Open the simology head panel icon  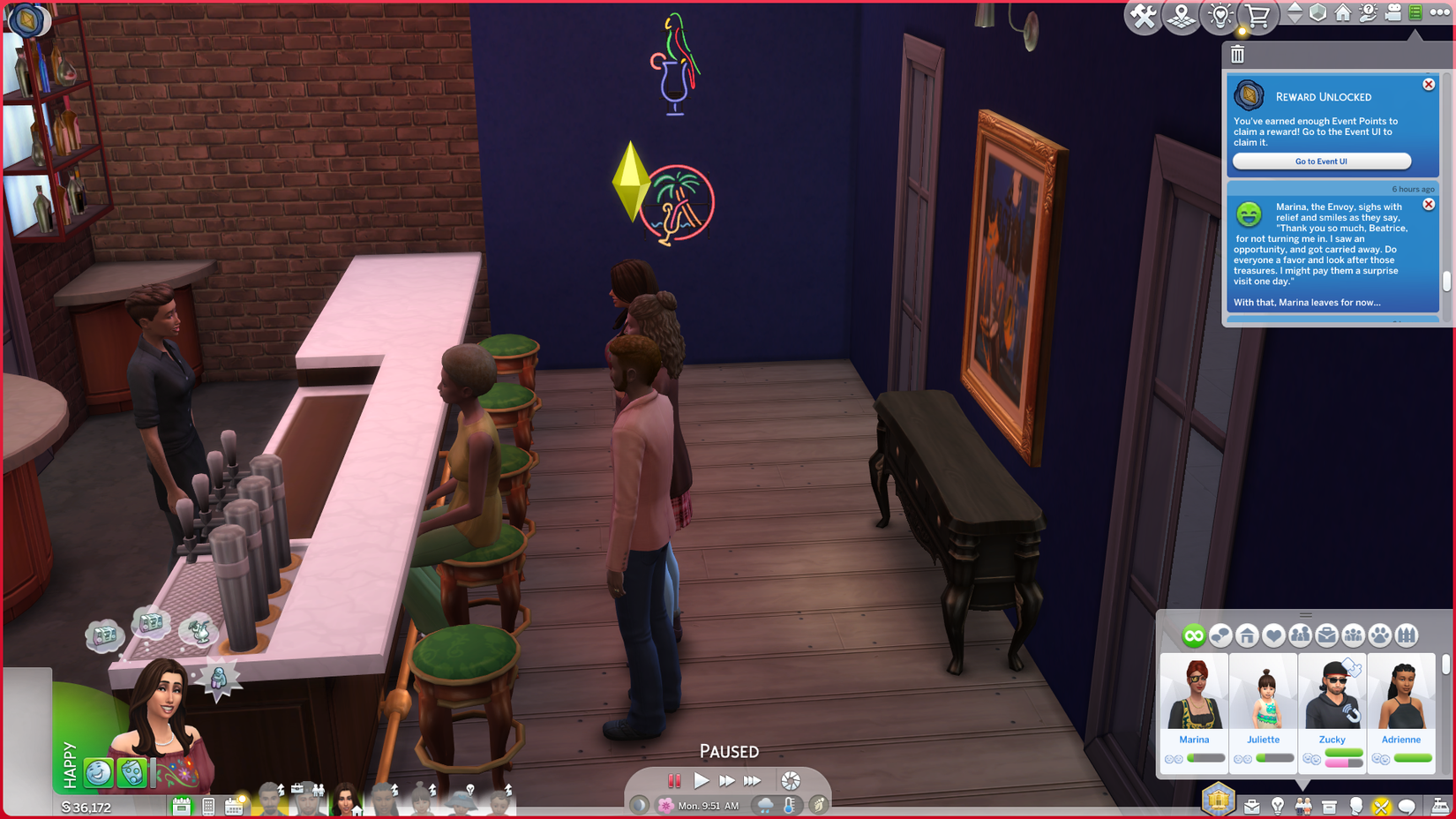pyautogui.click(x=1355, y=806)
